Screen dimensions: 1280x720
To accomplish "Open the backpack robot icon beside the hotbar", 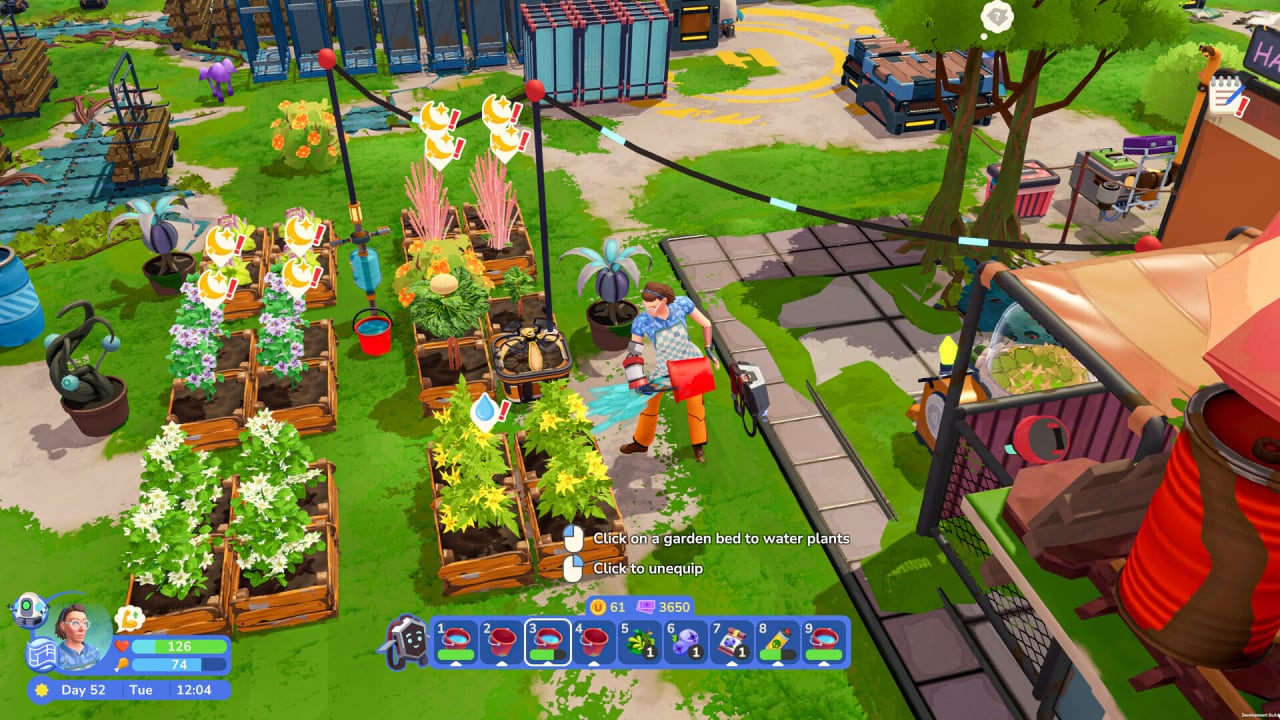I will (406, 641).
